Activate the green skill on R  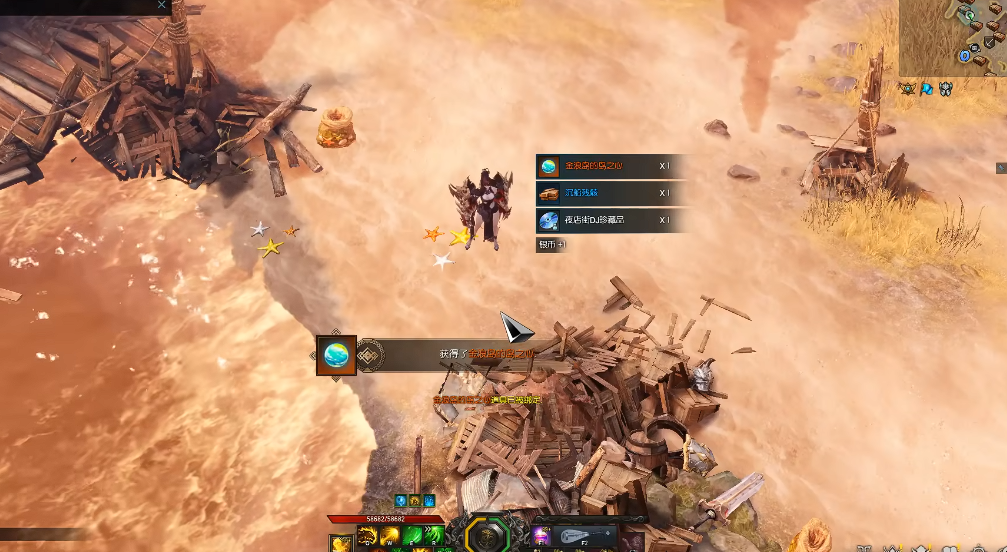[433, 537]
